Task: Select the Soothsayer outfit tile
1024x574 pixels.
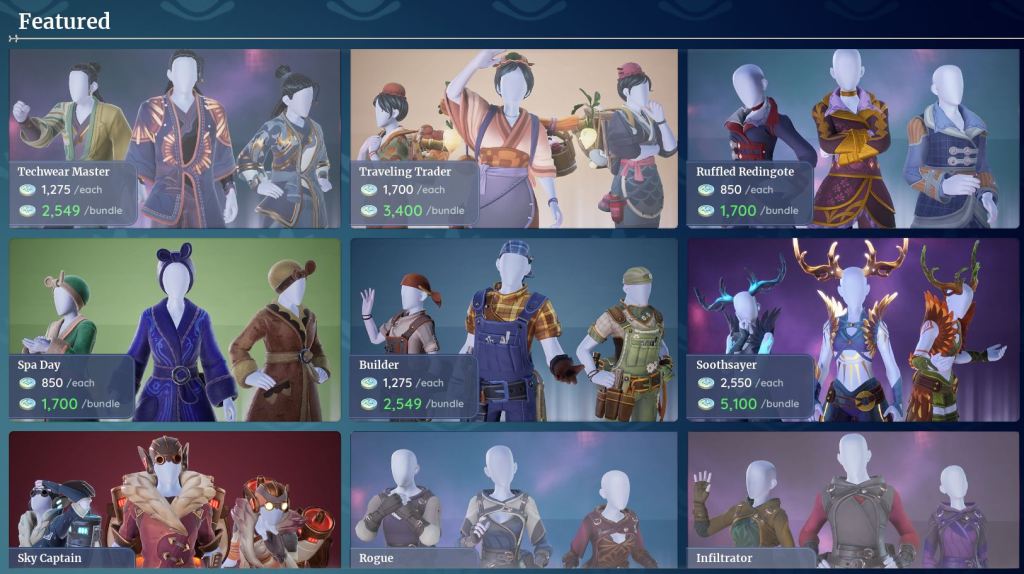Action: coord(852,329)
